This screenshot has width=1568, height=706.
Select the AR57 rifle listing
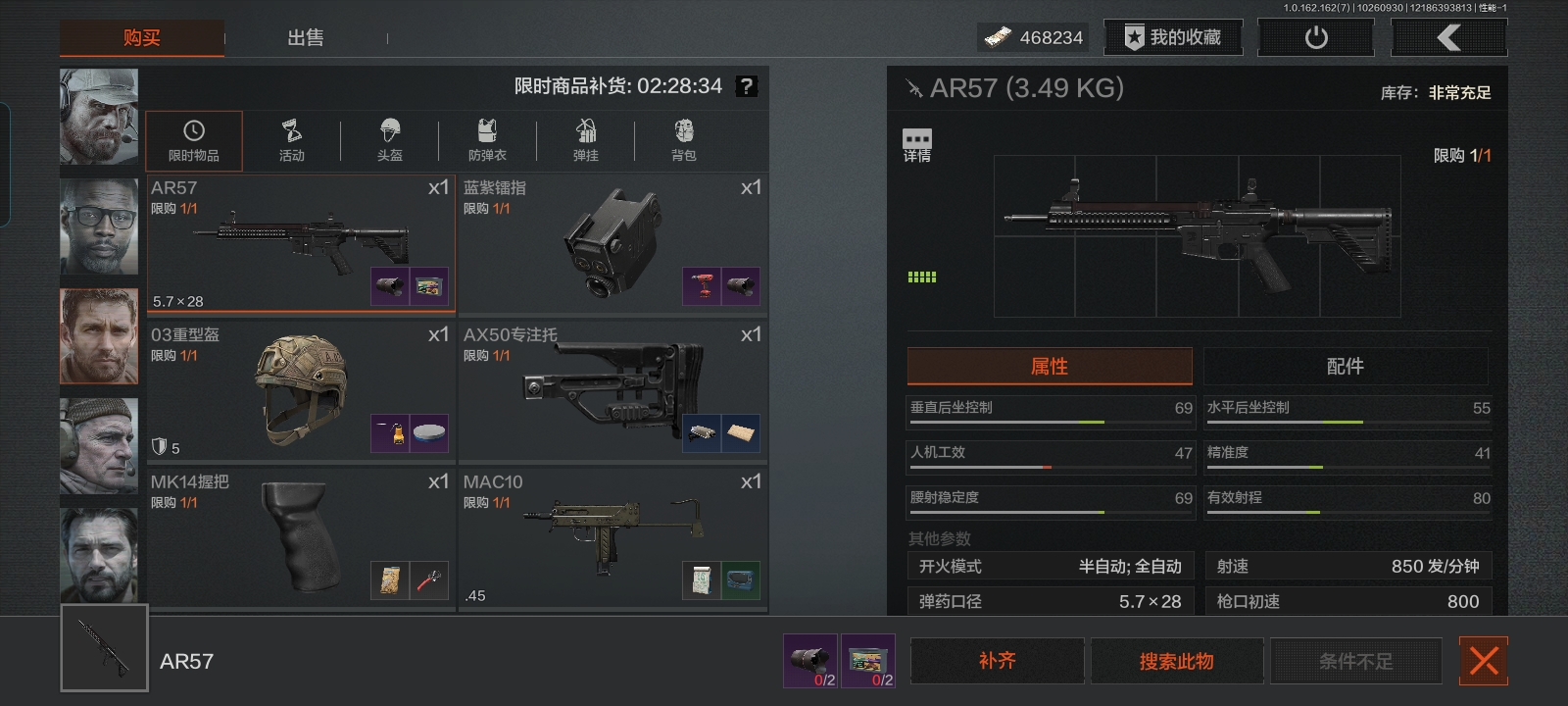coord(300,240)
